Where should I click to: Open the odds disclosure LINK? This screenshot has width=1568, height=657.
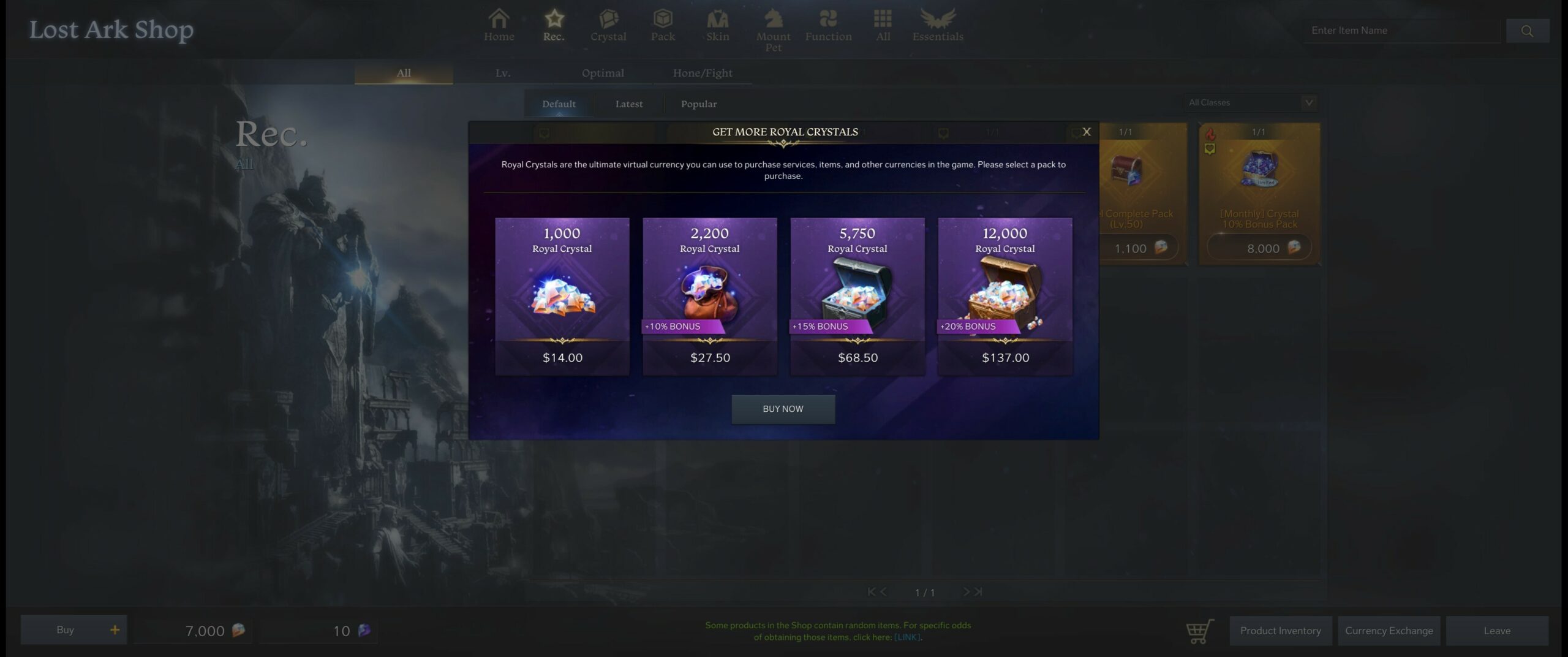[907, 637]
